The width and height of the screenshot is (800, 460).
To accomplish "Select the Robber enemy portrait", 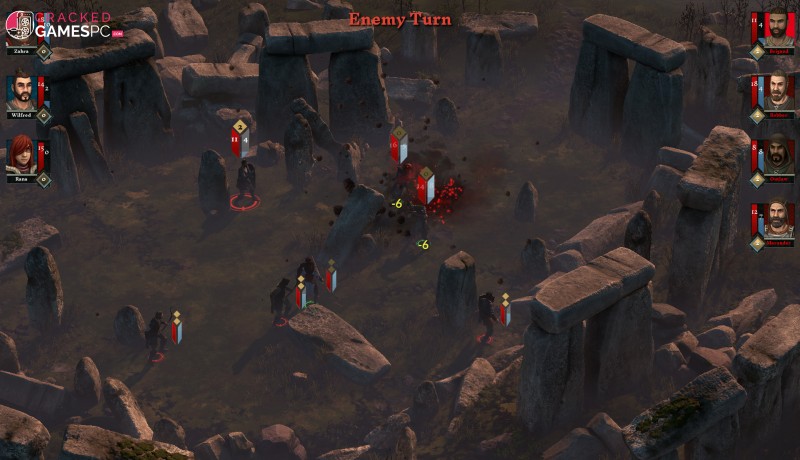I will point(780,90).
